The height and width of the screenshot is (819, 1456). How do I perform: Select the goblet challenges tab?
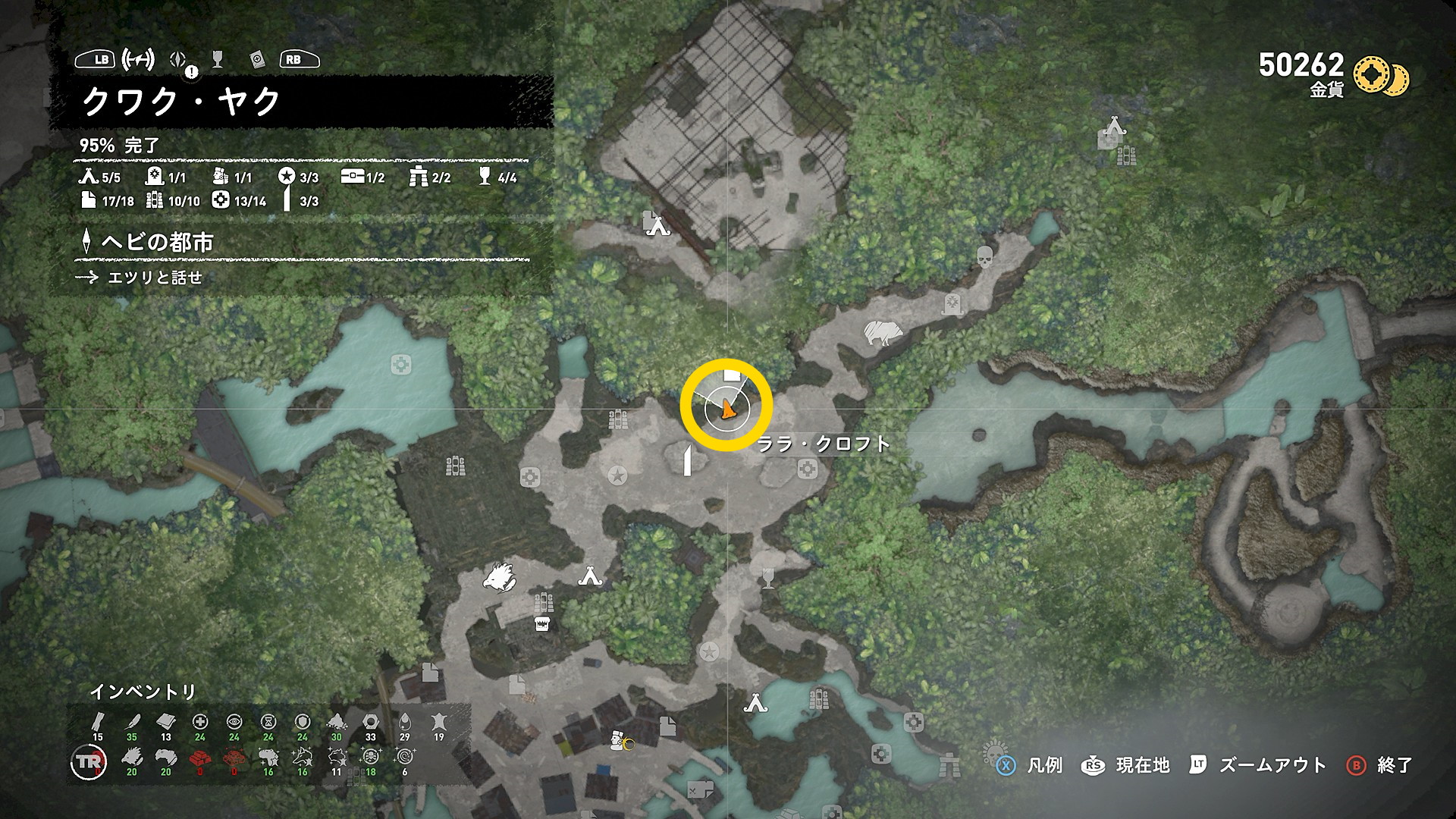[x=218, y=59]
